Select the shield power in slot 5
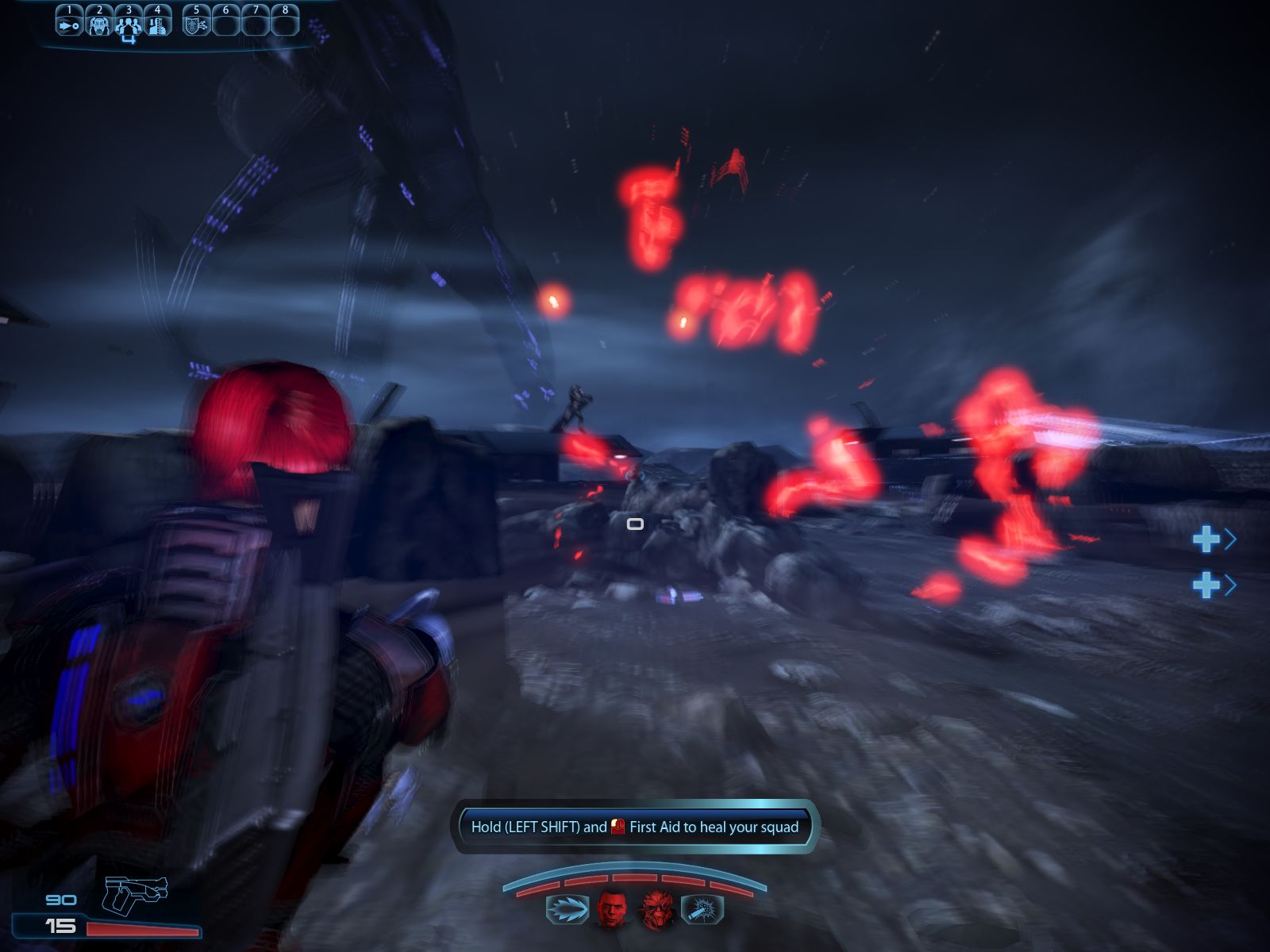Screen dimensions: 1270x952 tap(195, 25)
